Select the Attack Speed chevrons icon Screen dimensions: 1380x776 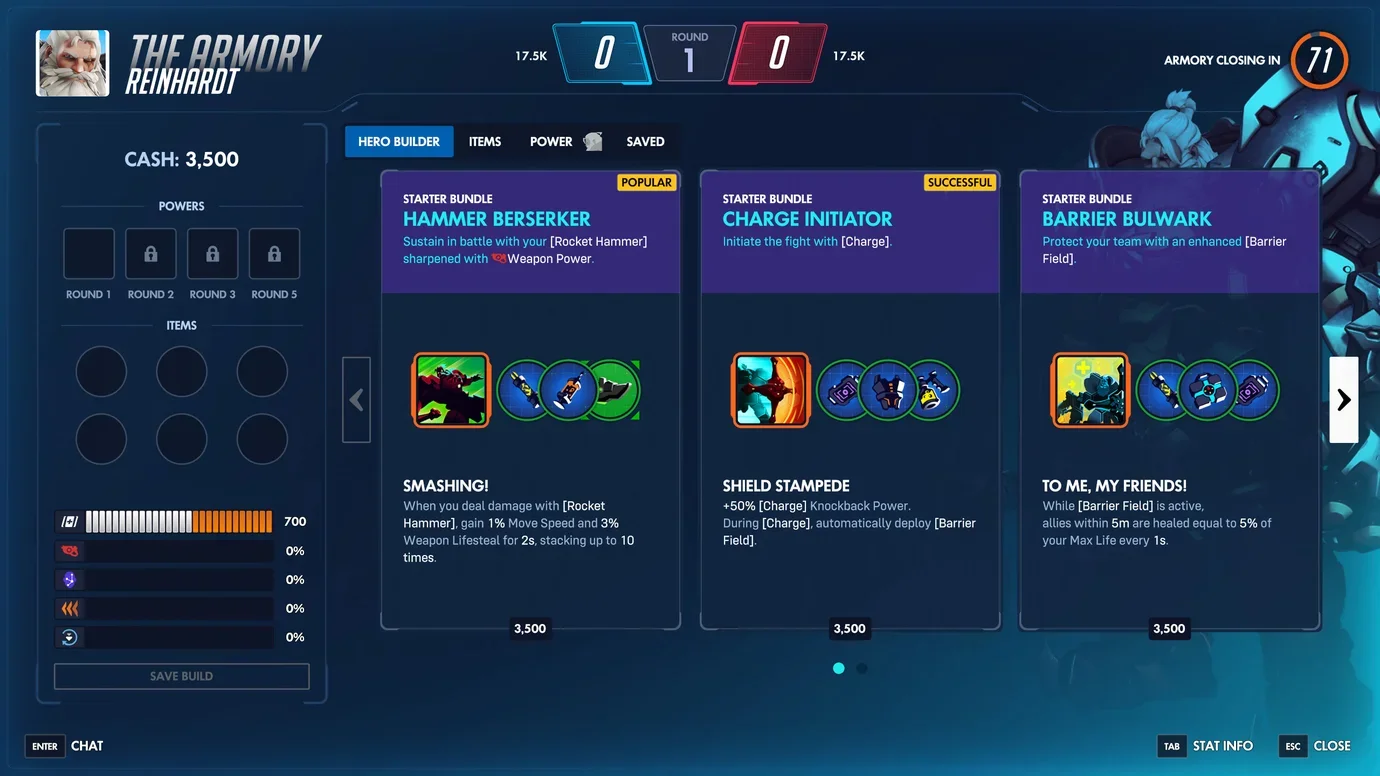70,608
